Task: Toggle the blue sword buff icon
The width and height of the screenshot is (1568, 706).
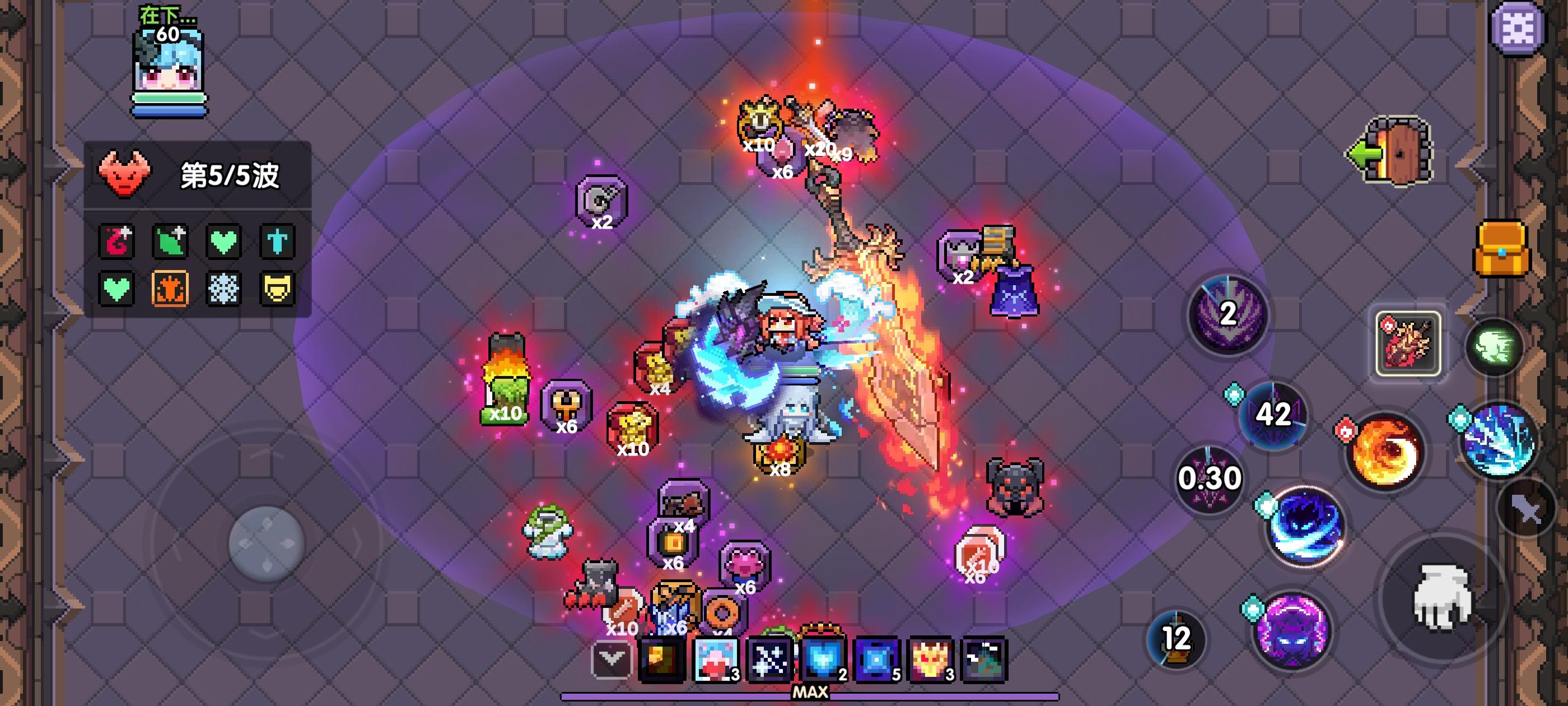Action: click(x=277, y=242)
